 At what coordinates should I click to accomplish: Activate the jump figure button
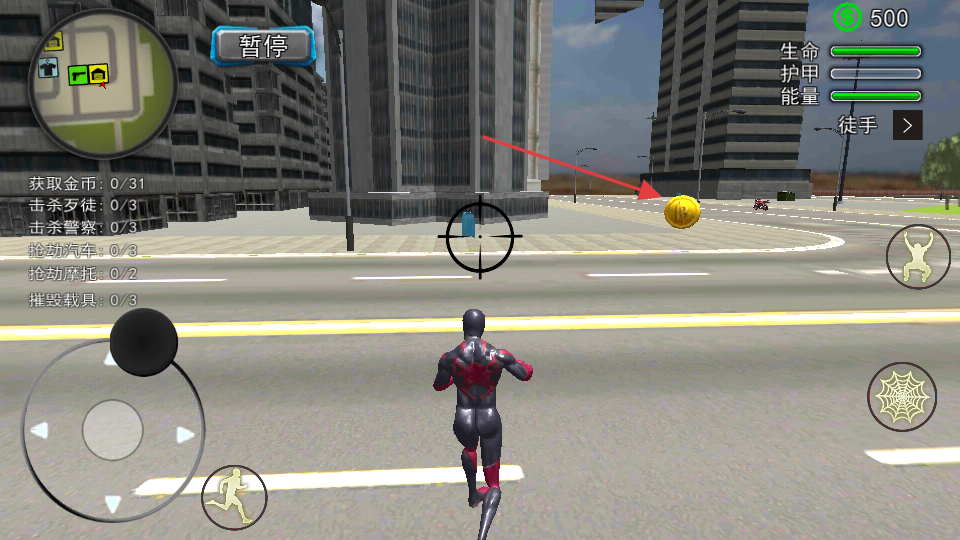918,257
